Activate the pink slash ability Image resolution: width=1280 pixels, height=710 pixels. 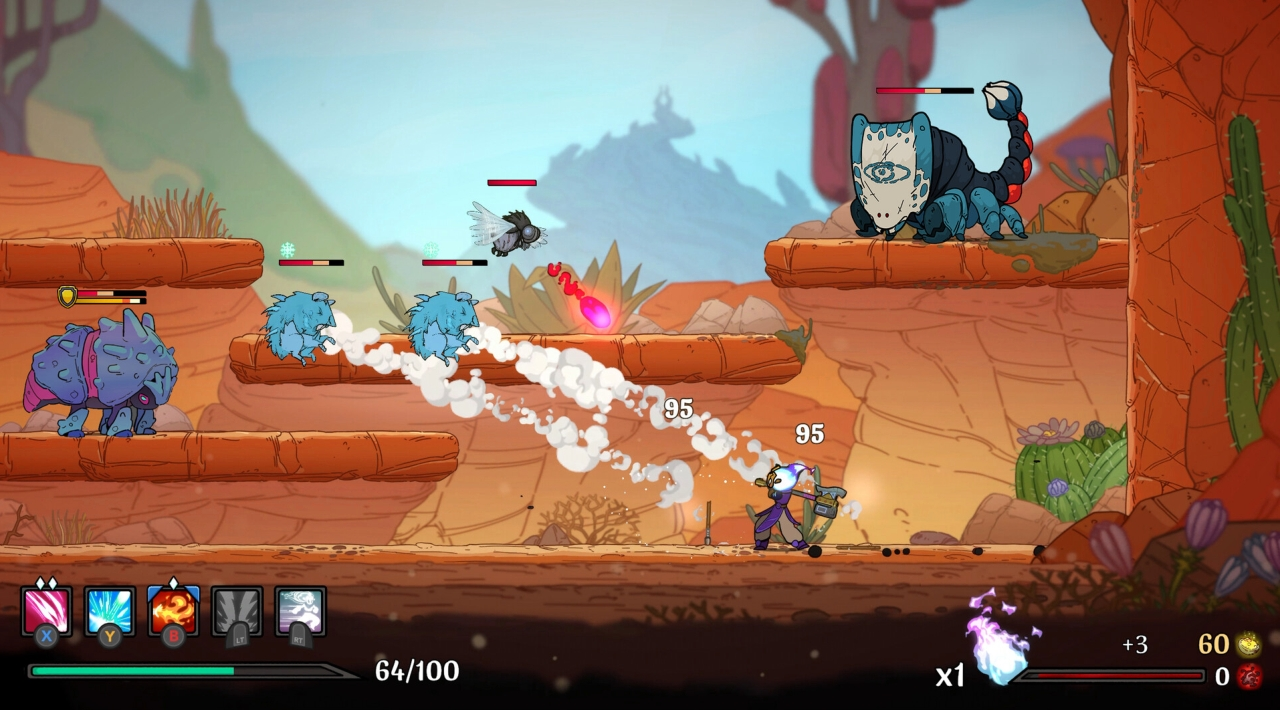46,611
